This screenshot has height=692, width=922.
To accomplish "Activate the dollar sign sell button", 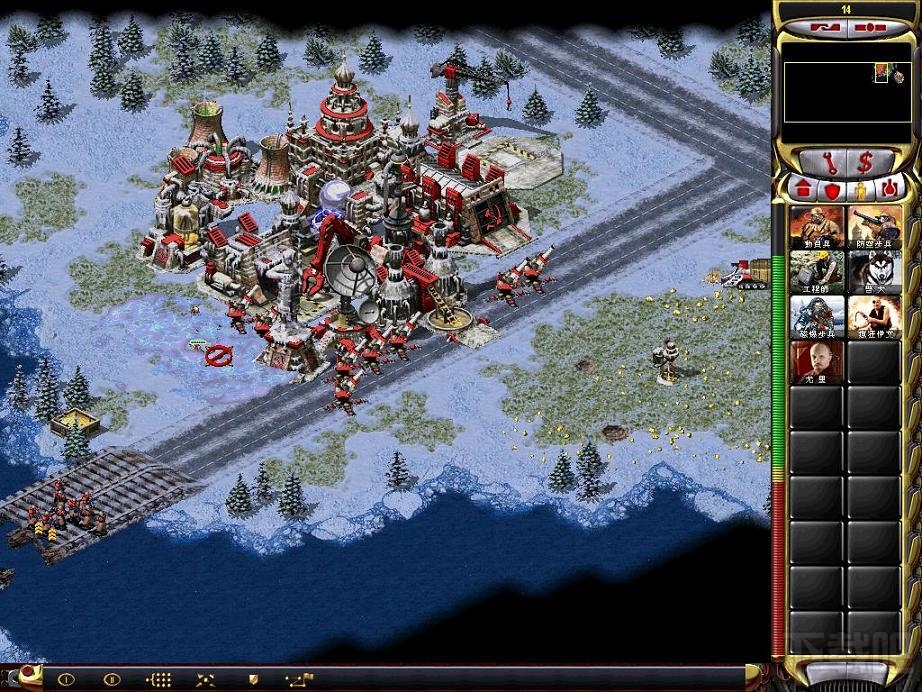I will pos(865,161).
